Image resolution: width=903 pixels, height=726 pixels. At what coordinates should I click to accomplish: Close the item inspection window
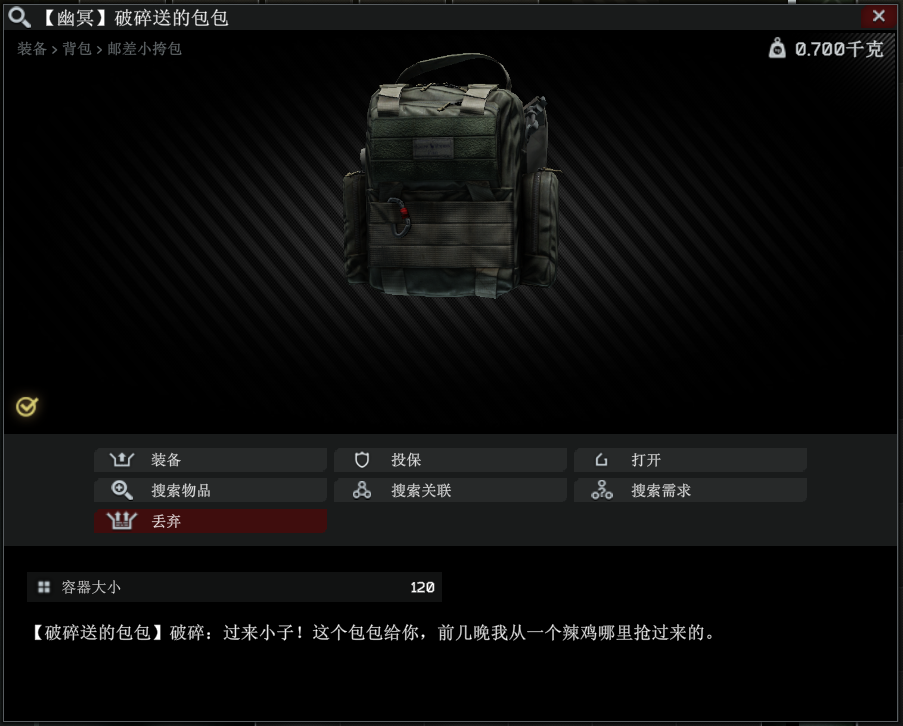[x=878, y=16]
